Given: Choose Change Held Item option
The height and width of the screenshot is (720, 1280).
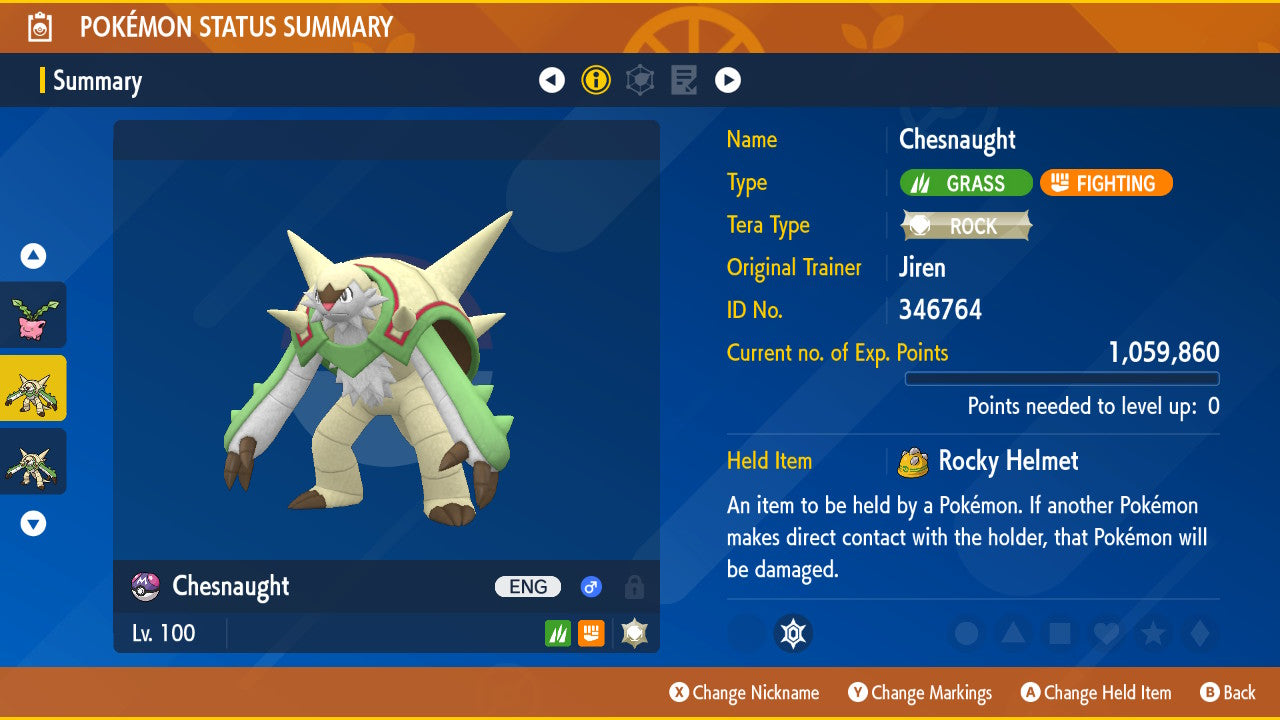Looking at the screenshot, I should point(1095,693).
